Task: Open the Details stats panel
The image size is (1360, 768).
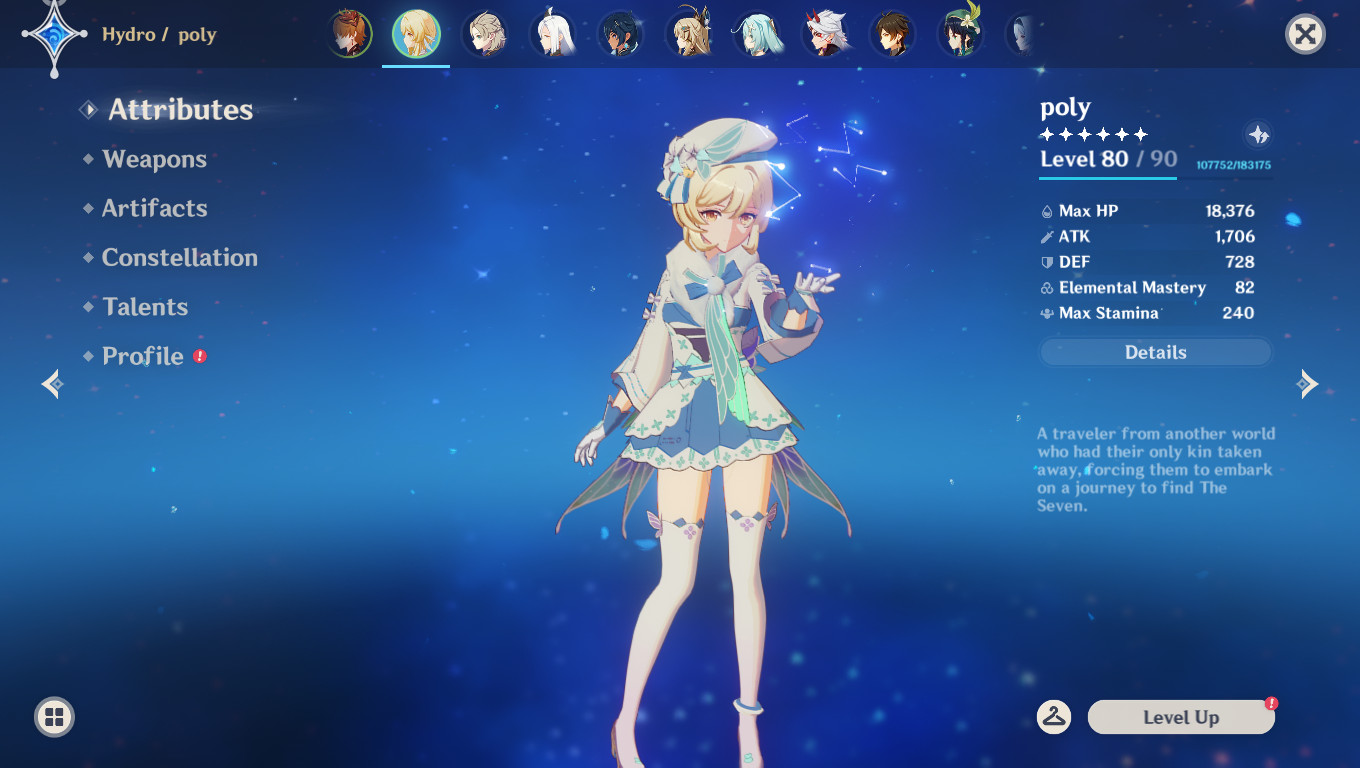Action: (1155, 352)
